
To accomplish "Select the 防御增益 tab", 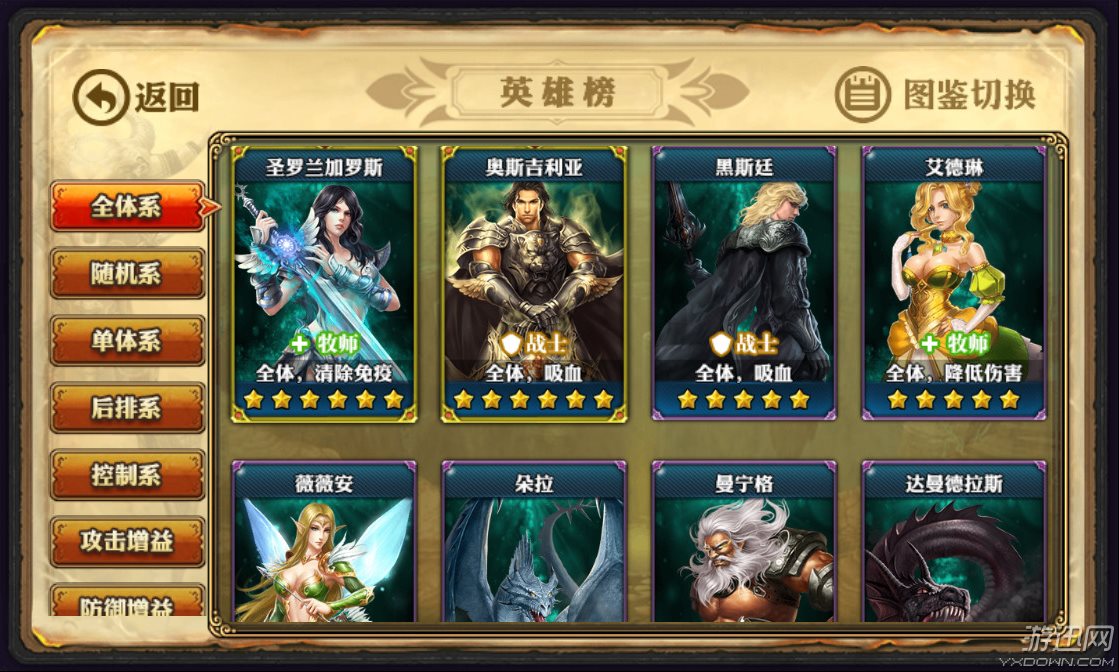I will pos(127,603).
